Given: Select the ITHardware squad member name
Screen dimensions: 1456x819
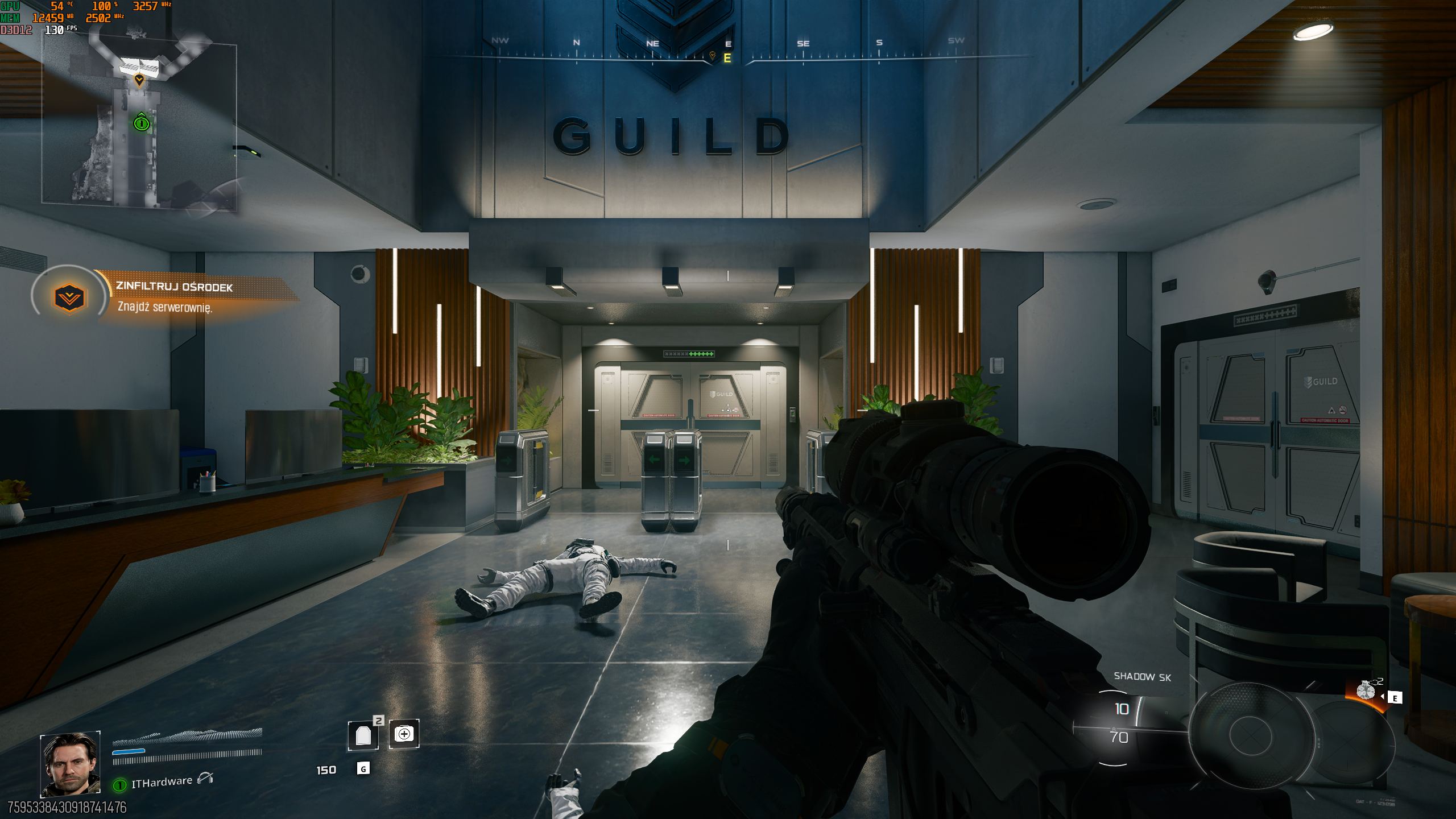Looking at the screenshot, I should click(162, 782).
